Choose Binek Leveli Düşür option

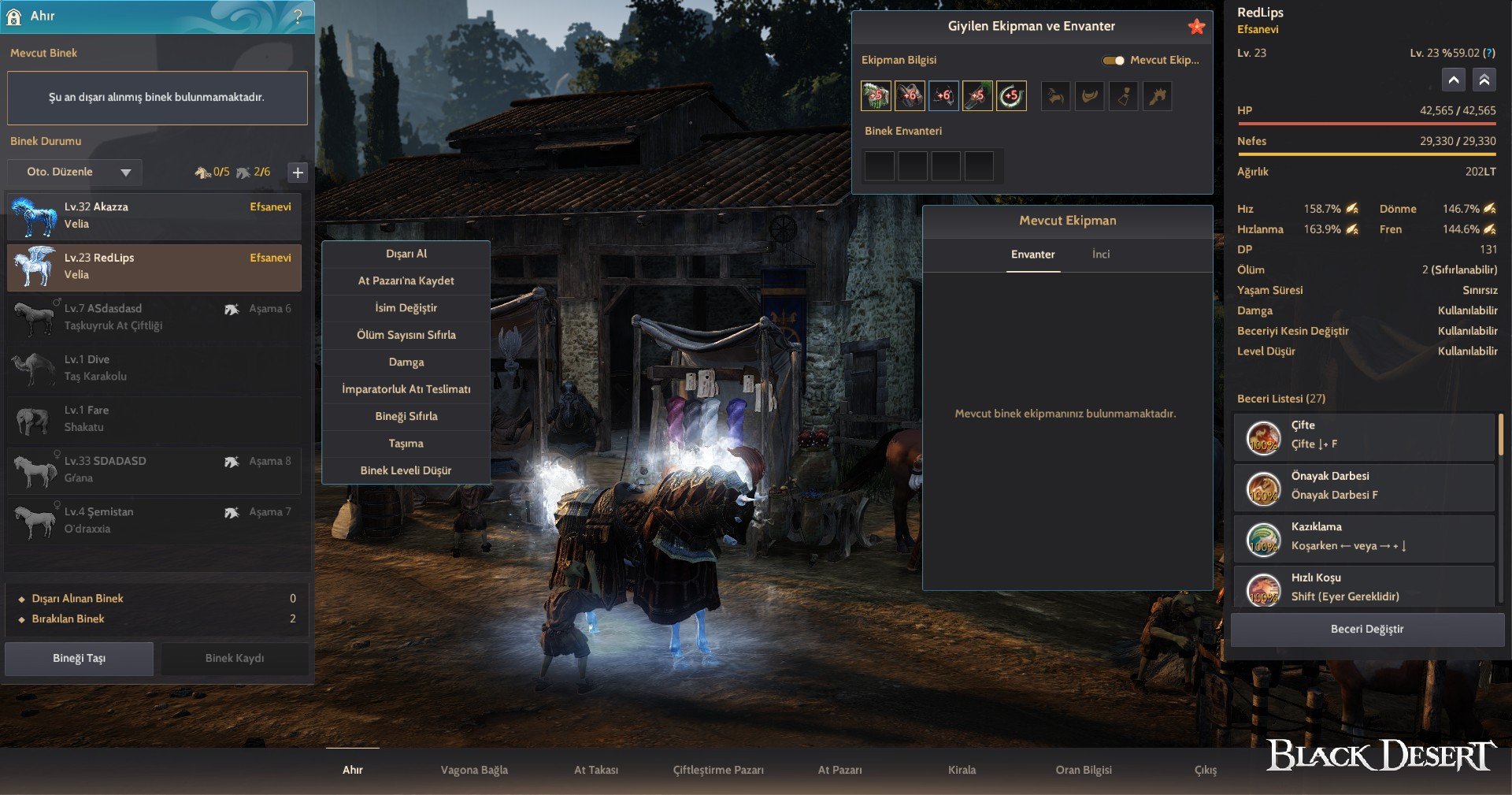(x=406, y=470)
